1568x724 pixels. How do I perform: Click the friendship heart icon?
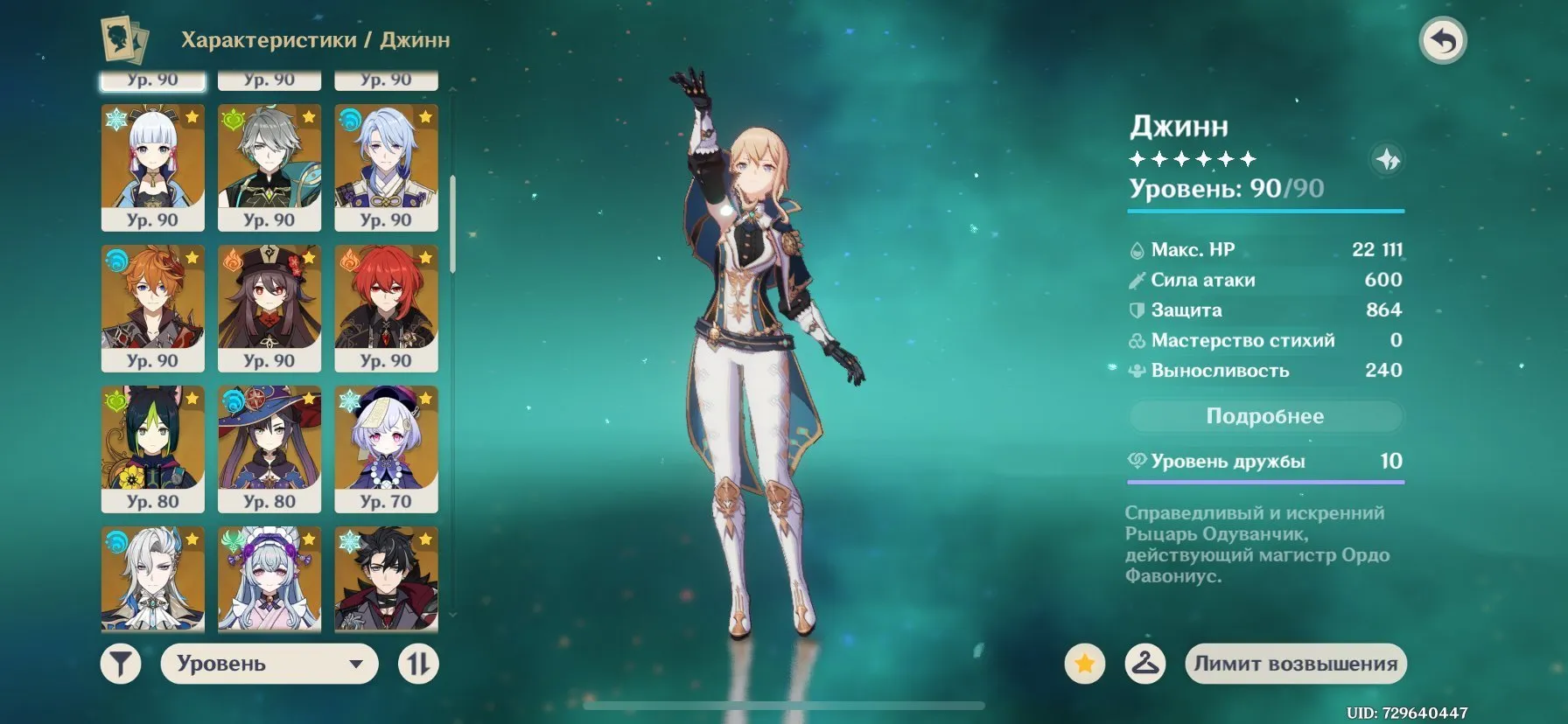[1137, 460]
